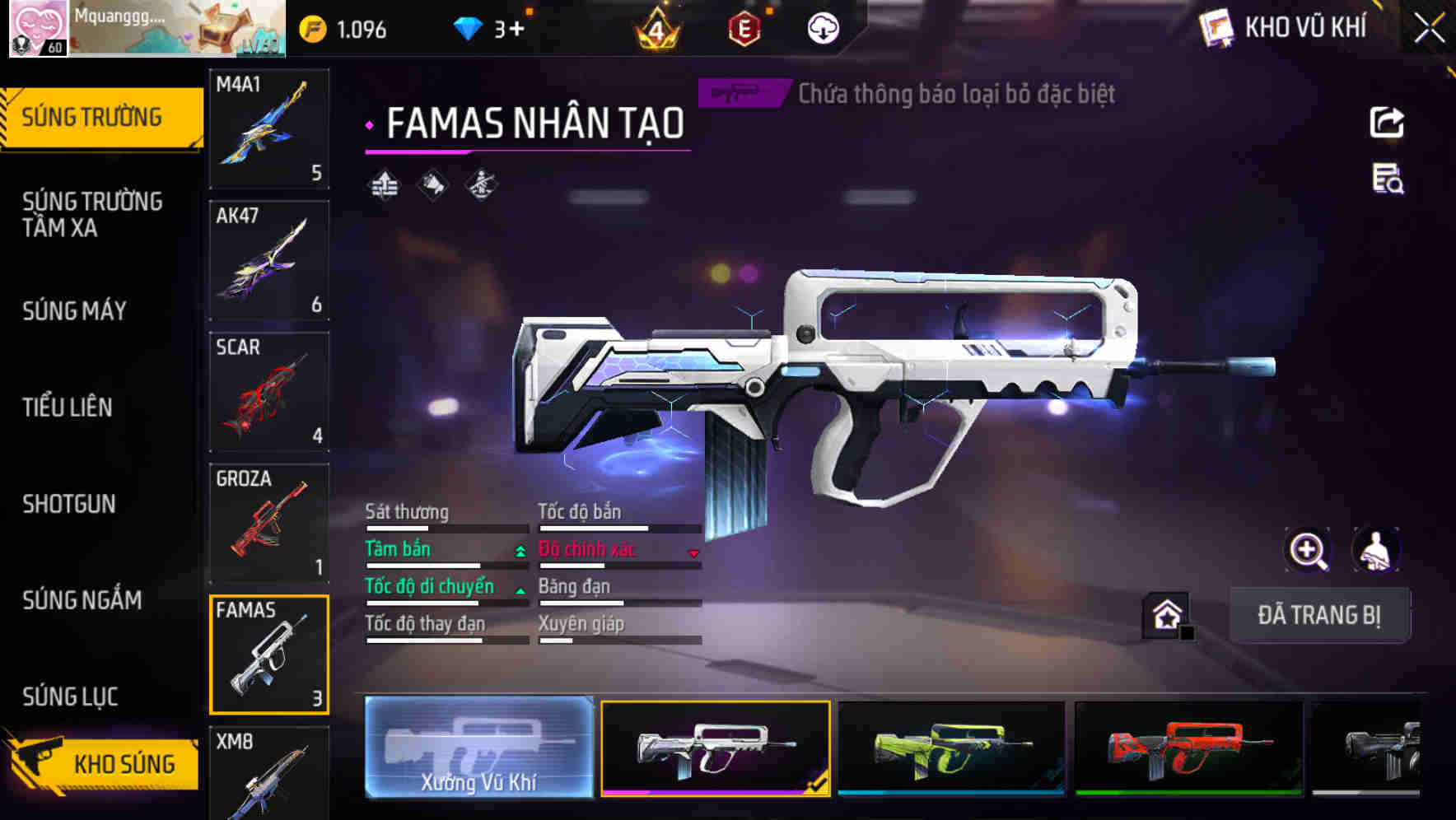The image size is (1456, 820).
Task: Show the Shotgun category
Action: [x=69, y=503]
